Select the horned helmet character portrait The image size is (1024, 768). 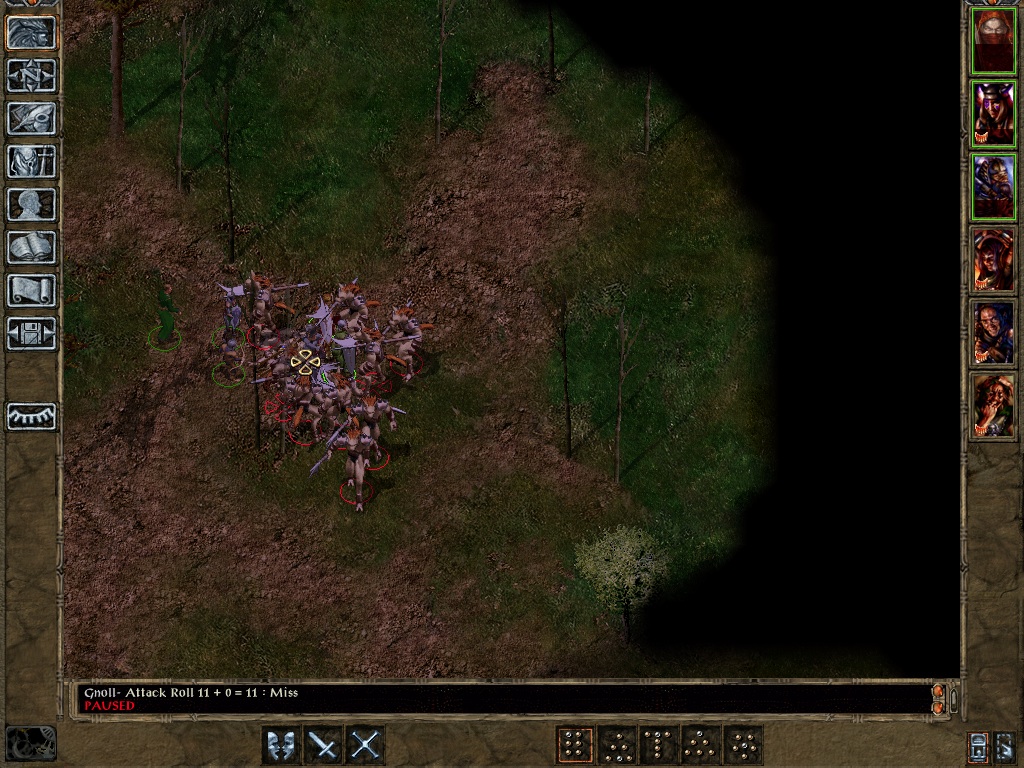point(993,114)
